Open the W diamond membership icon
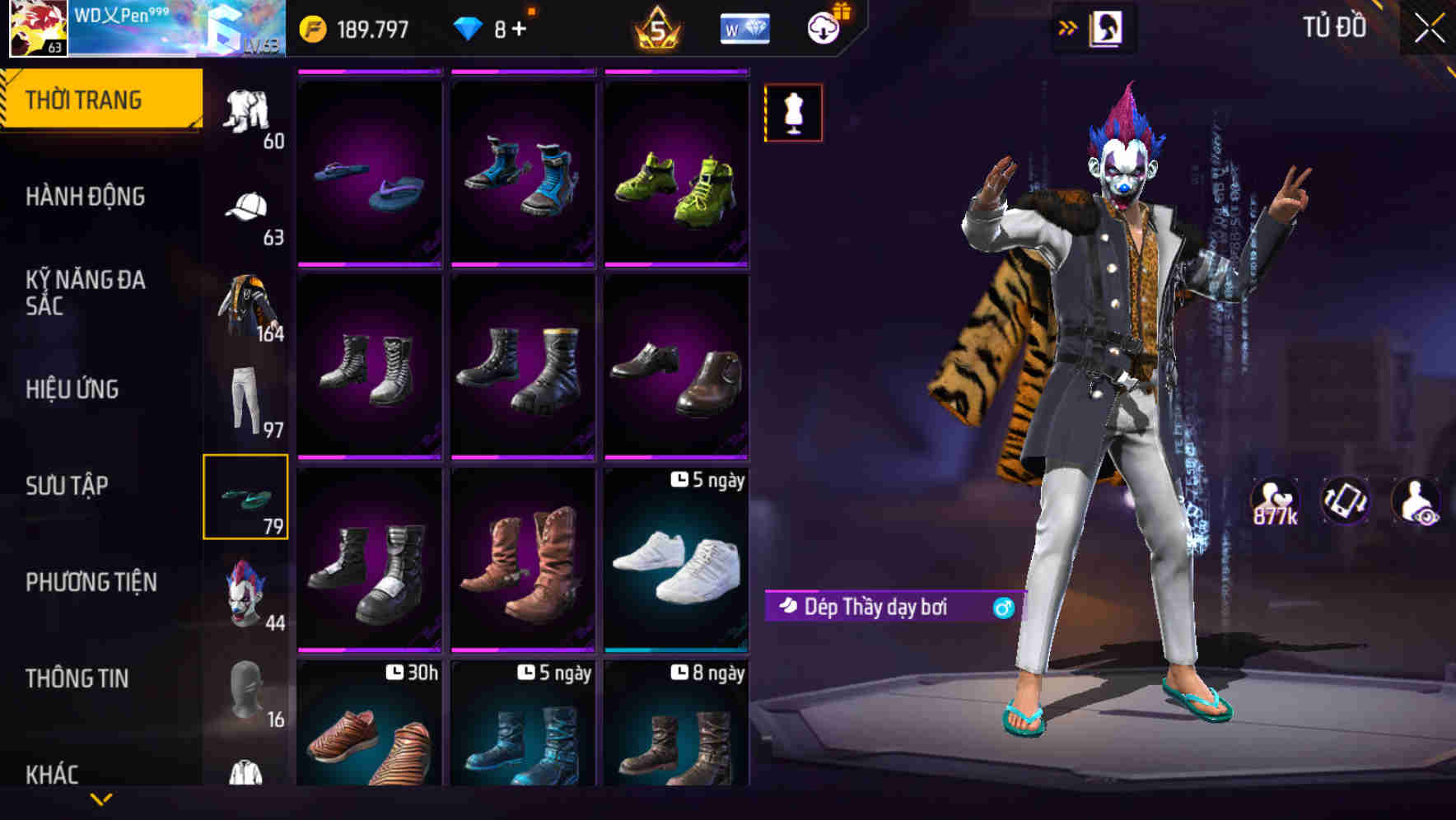The image size is (1456, 820). pyautogui.click(x=744, y=27)
